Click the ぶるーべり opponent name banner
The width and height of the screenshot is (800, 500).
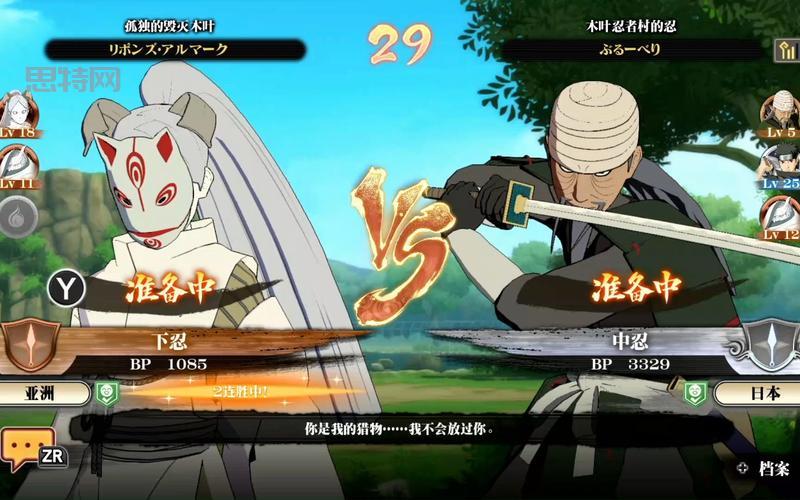click(x=630, y=49)
